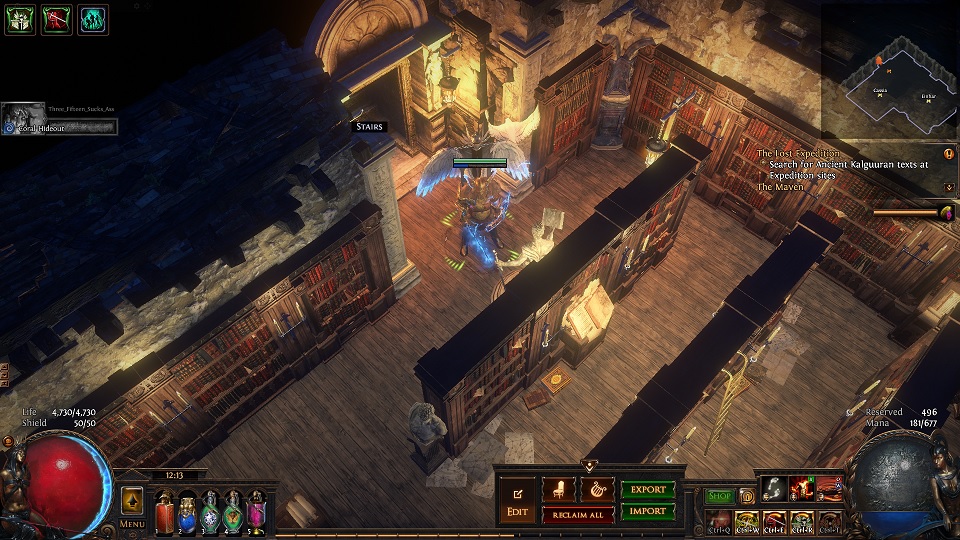Screen dimensions: 960x540
Task: Select the Stairs label
Action: 369,127
